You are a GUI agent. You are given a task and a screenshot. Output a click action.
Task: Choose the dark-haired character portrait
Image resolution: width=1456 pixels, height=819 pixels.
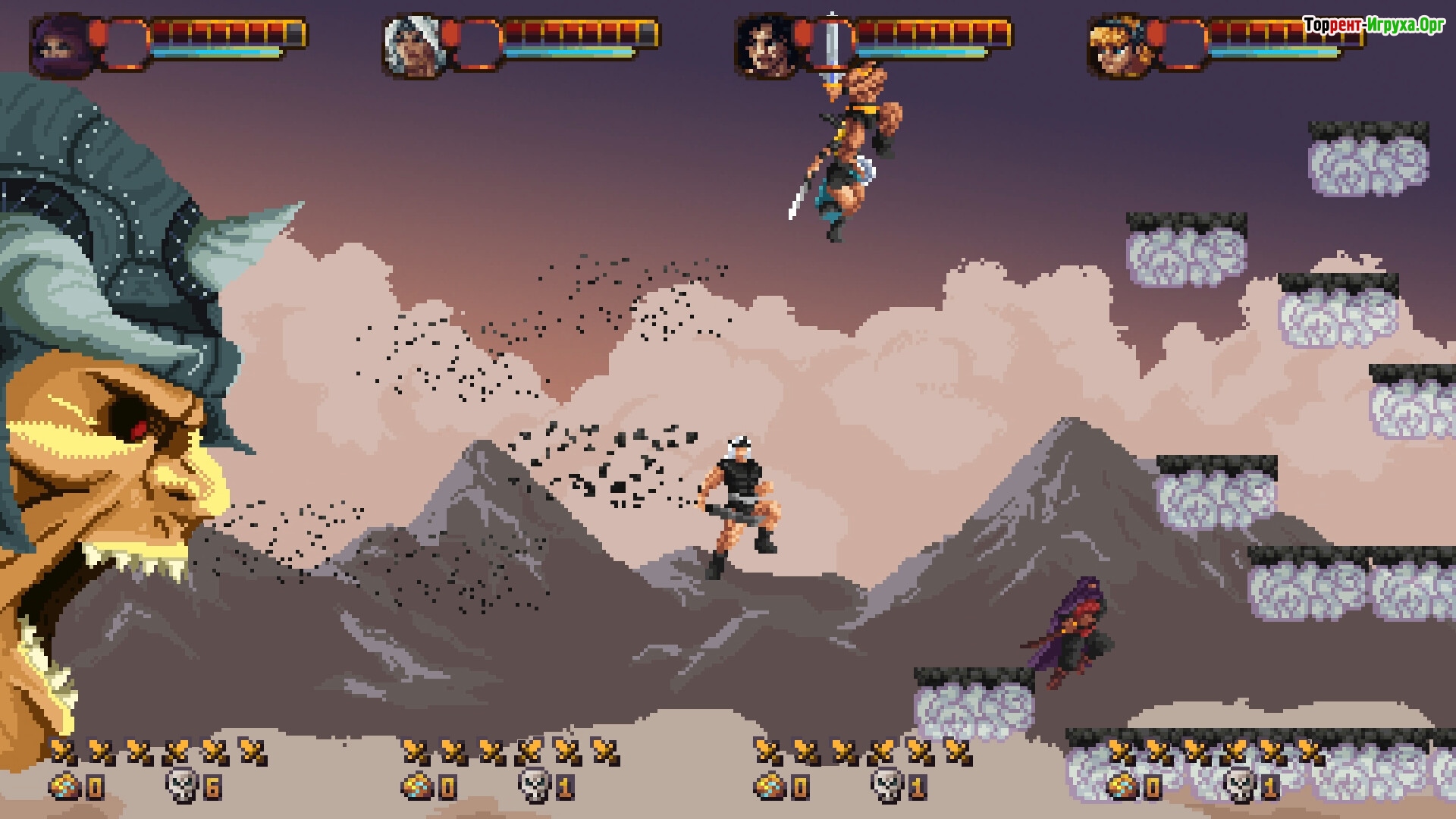pyautogui.click(x=766, y=45)
